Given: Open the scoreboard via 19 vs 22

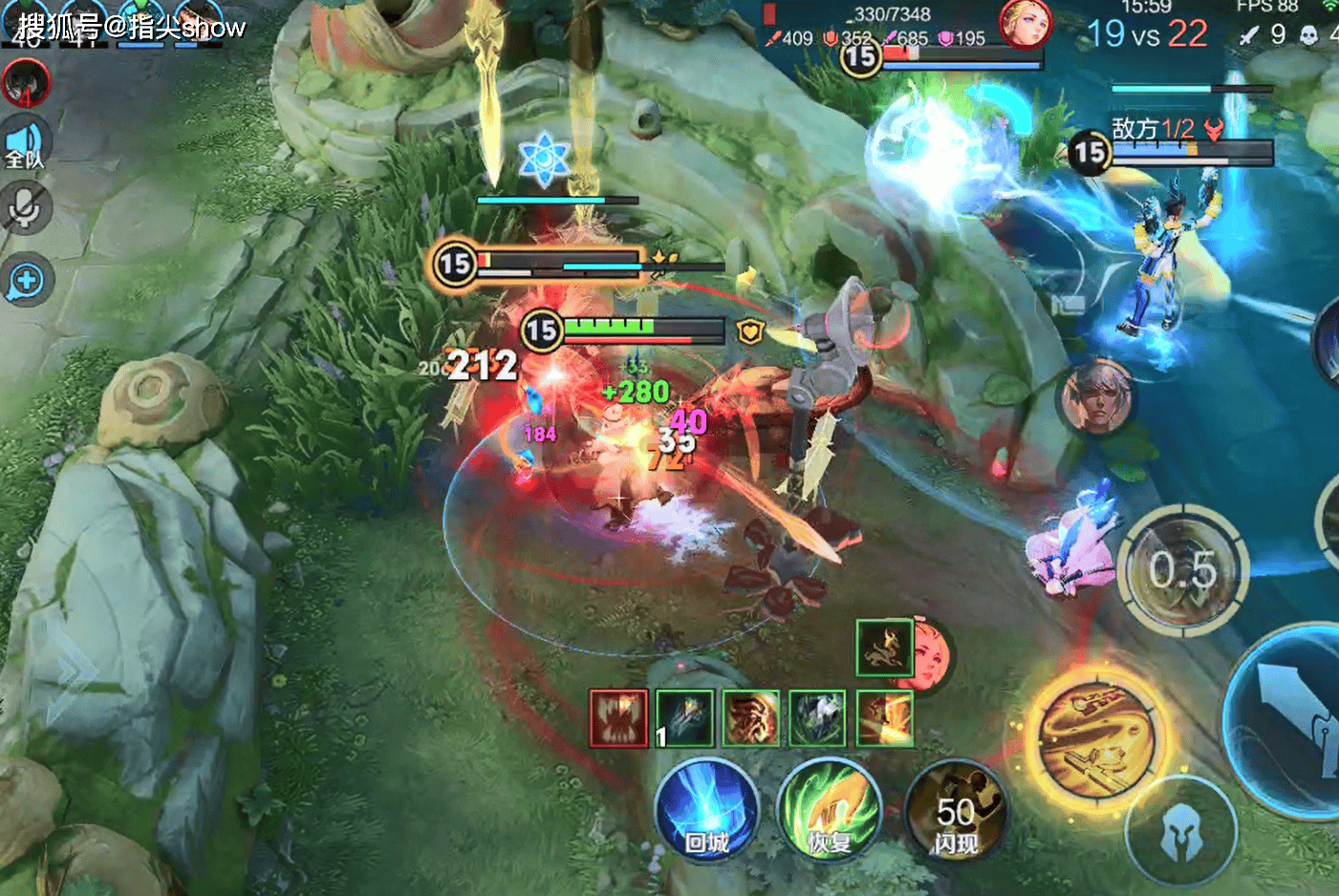Looking at the screenshot, I should pyautogui.click(x=1147, y=34).
